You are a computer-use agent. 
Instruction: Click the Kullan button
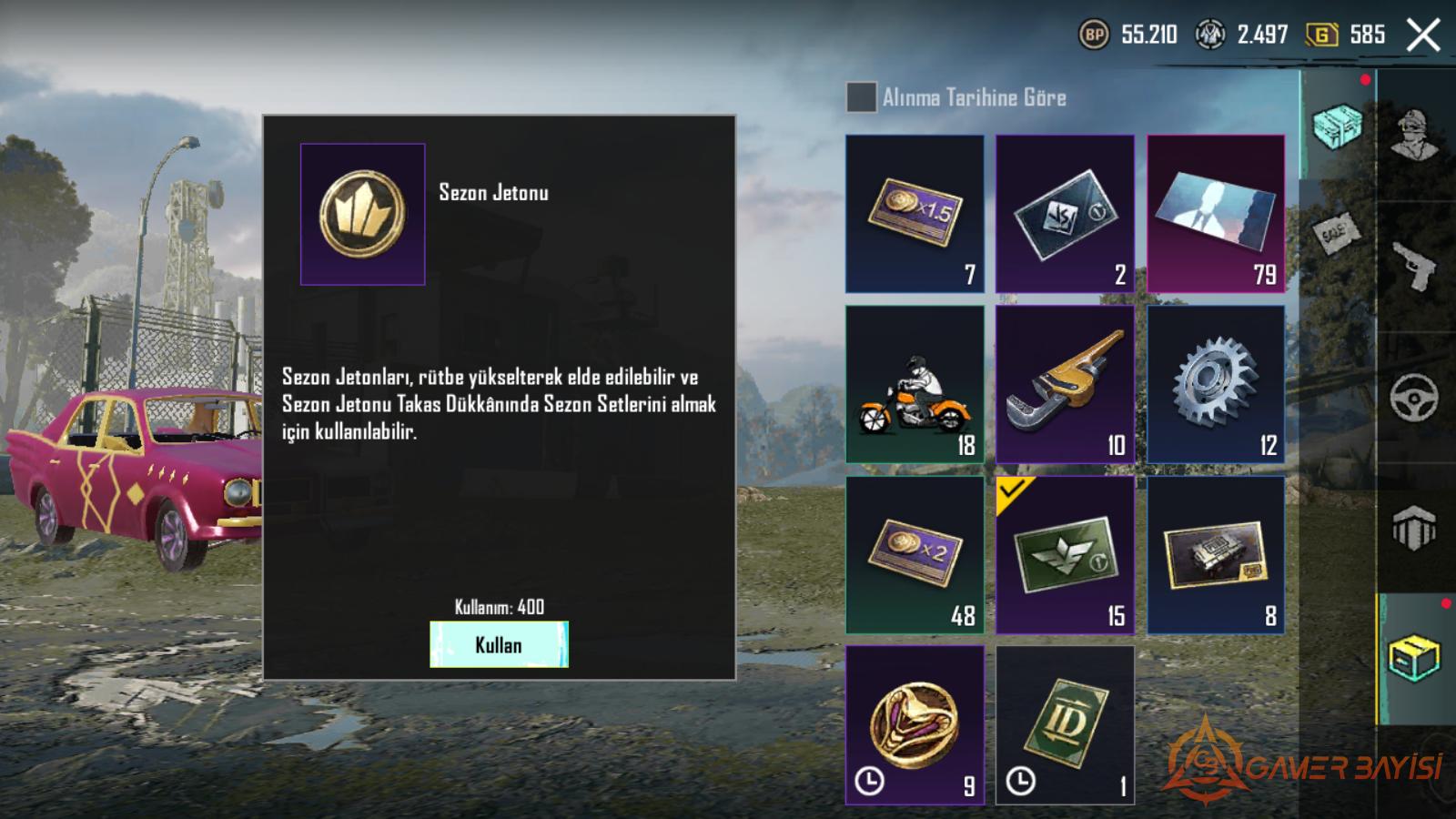(x=499, y=644)
